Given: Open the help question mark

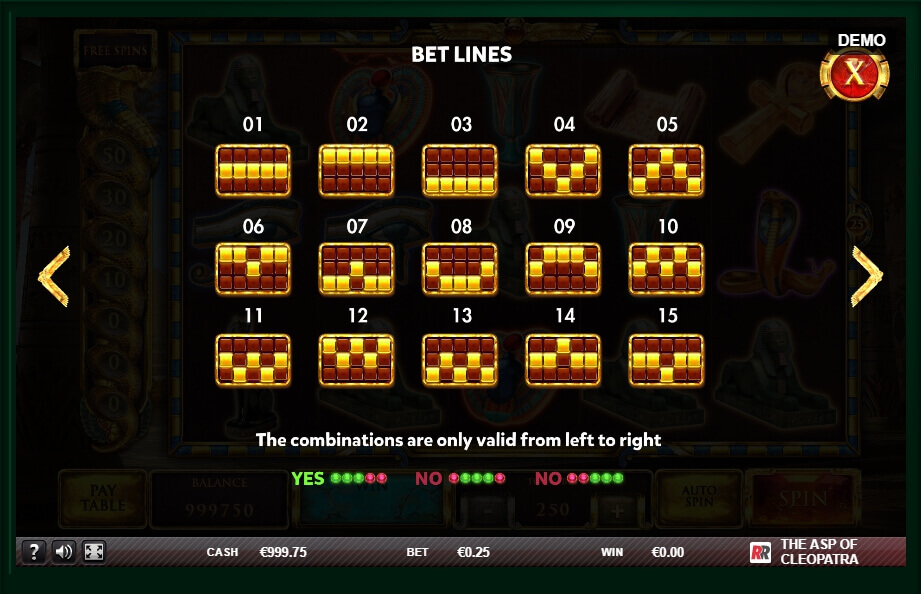Looking at the screenshot, I should click(34, 551).
